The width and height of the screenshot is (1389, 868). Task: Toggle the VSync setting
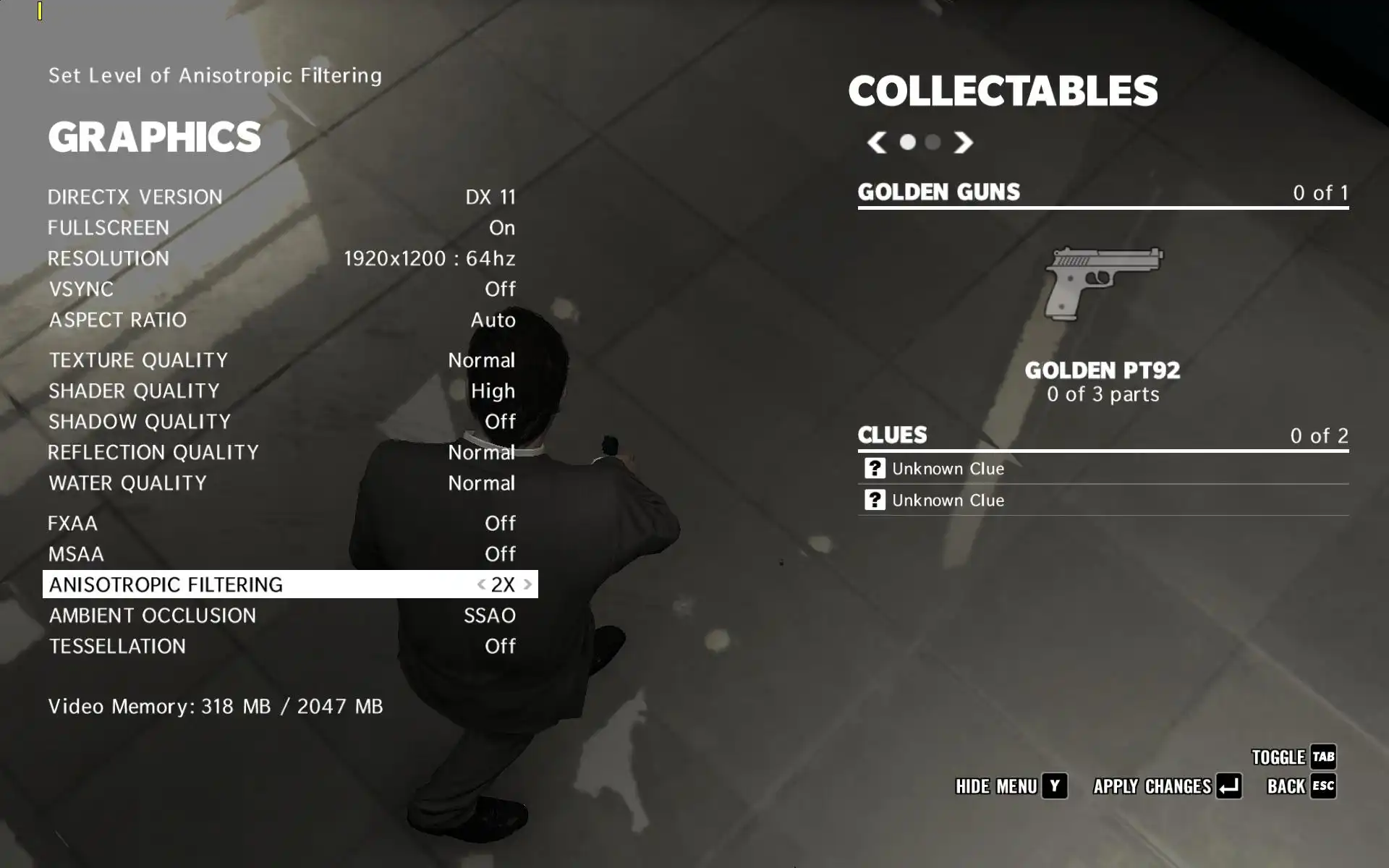tap(282, 289)
